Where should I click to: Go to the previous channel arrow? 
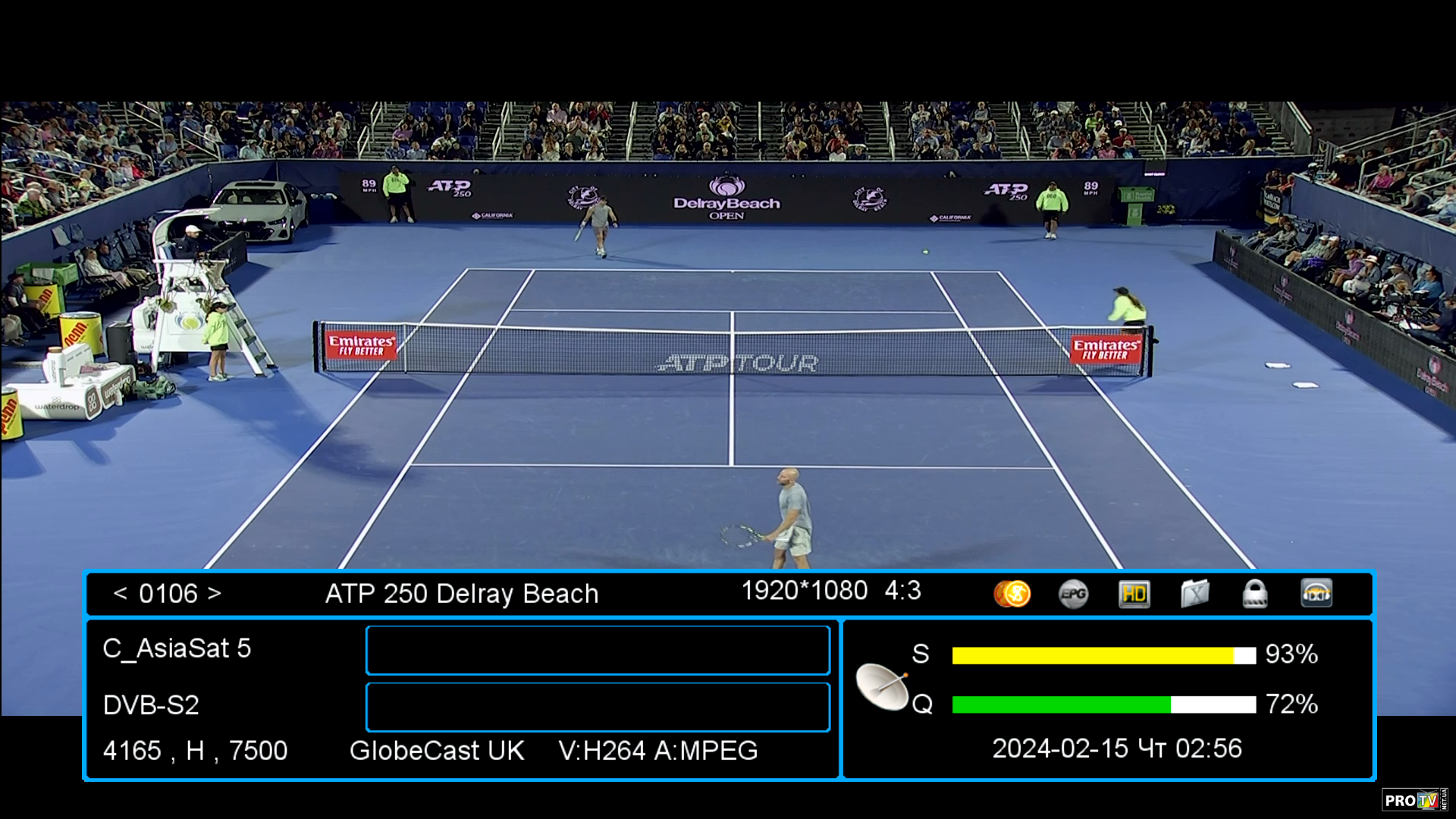point(120,594)
